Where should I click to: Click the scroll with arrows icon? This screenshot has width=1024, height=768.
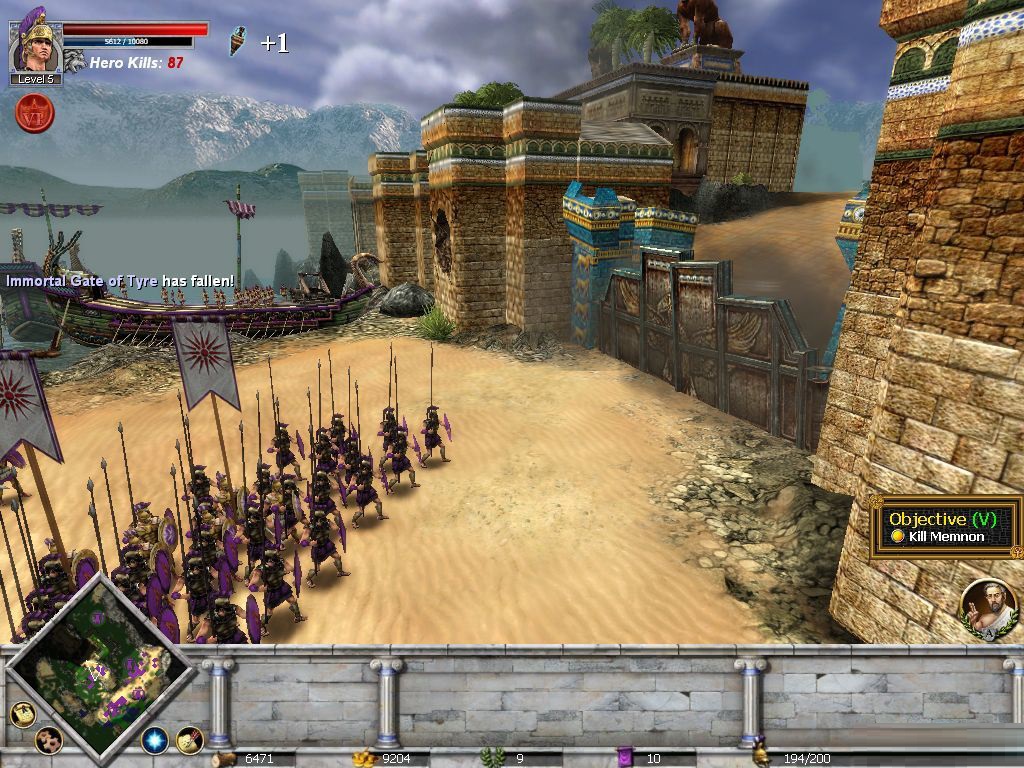[x=190, y=740]
